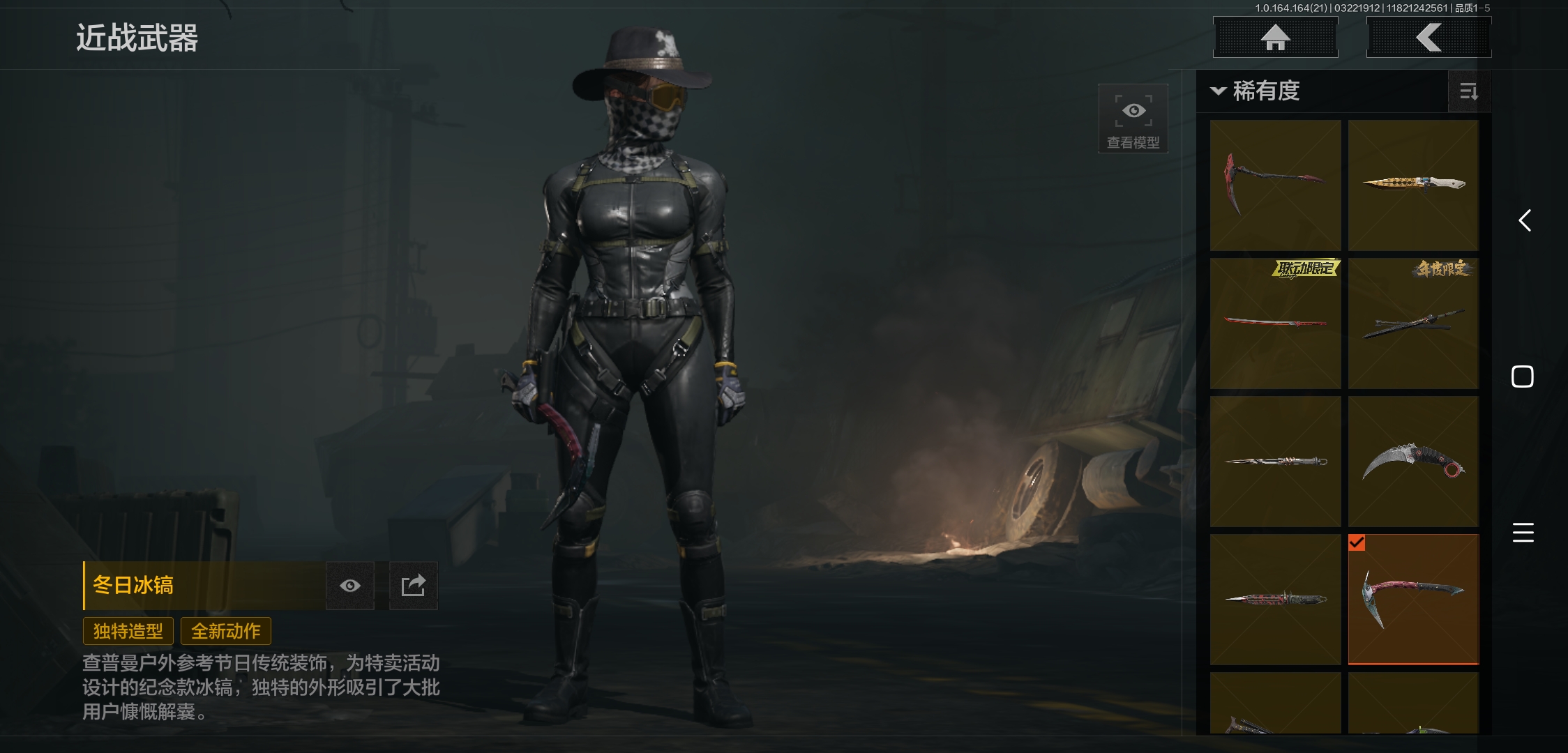Open the 查看模型 model viewer
This screenshot has width=1568, height=753.
tap(1133, 119)
